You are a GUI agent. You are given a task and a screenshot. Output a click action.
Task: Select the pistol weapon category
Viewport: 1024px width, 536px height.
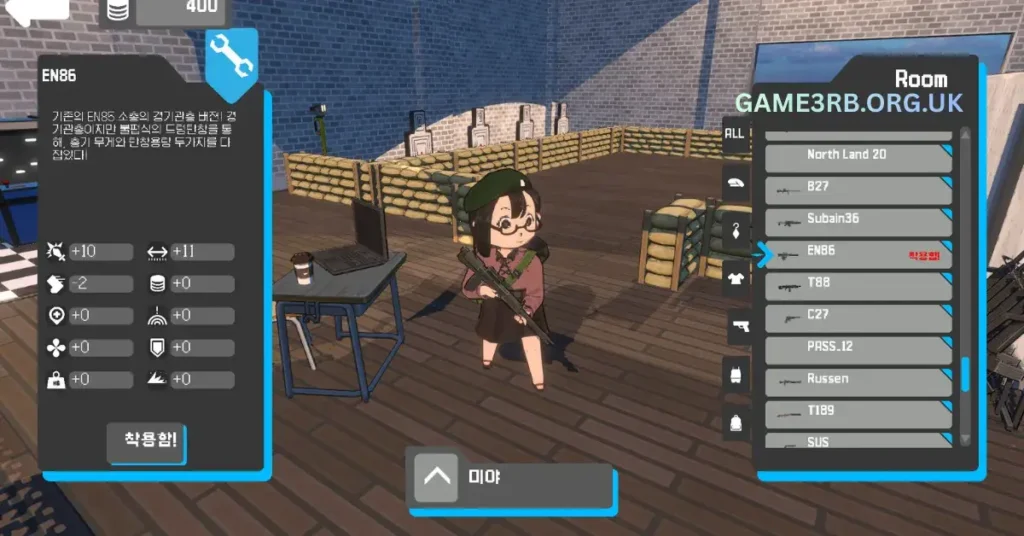point(735,326)
